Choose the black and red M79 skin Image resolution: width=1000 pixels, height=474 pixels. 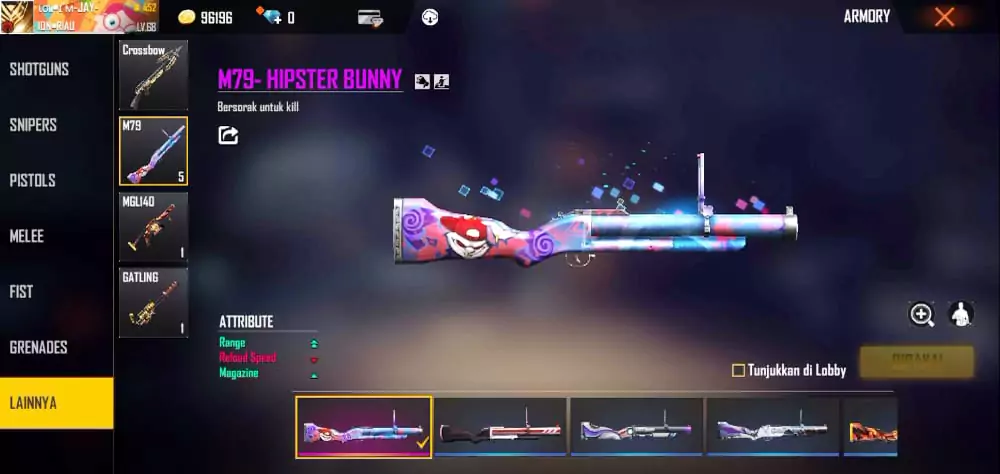500,427
